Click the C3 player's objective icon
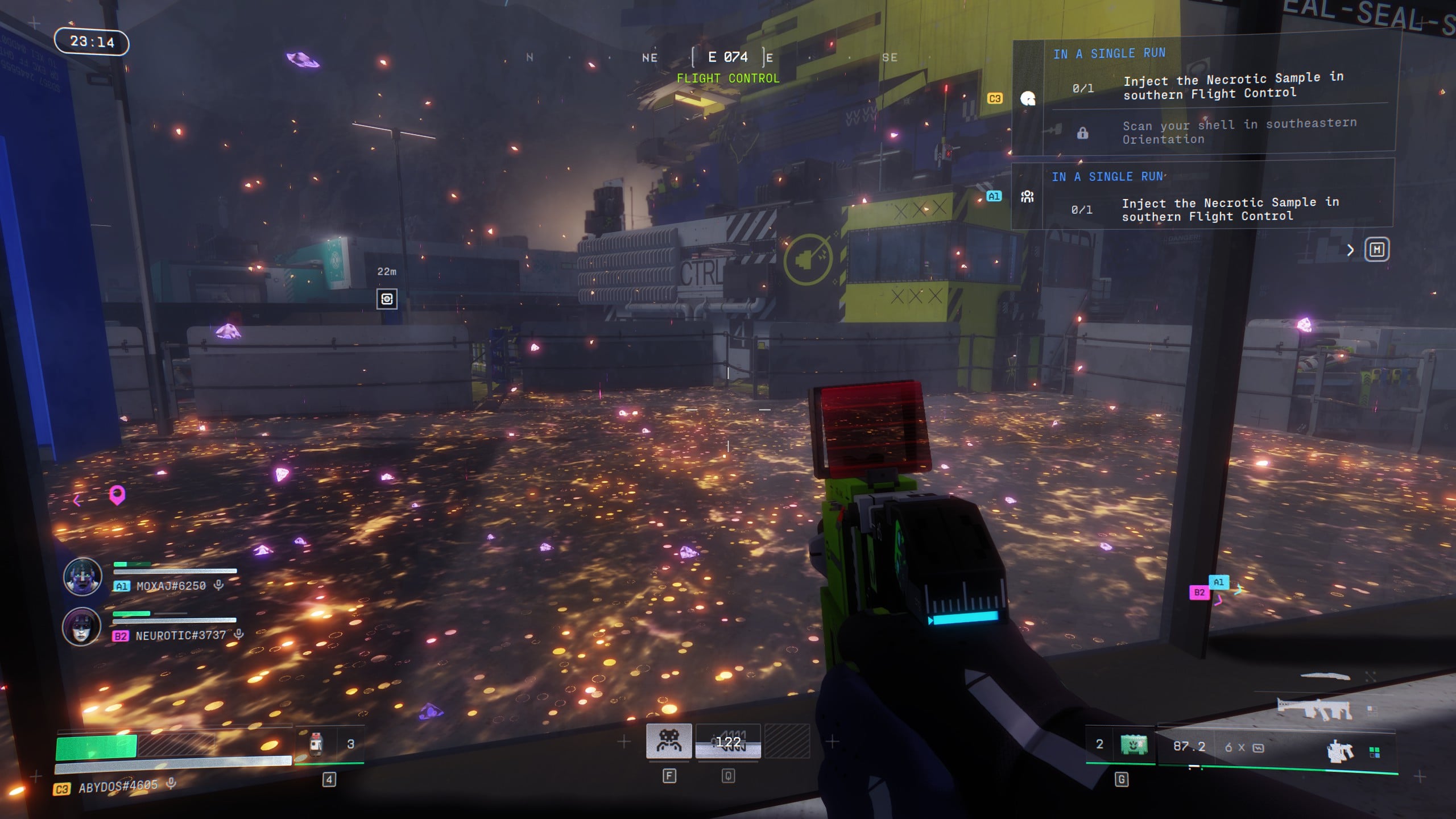The width and height of the screenshot is (1456, 819). click(1027, 99)
